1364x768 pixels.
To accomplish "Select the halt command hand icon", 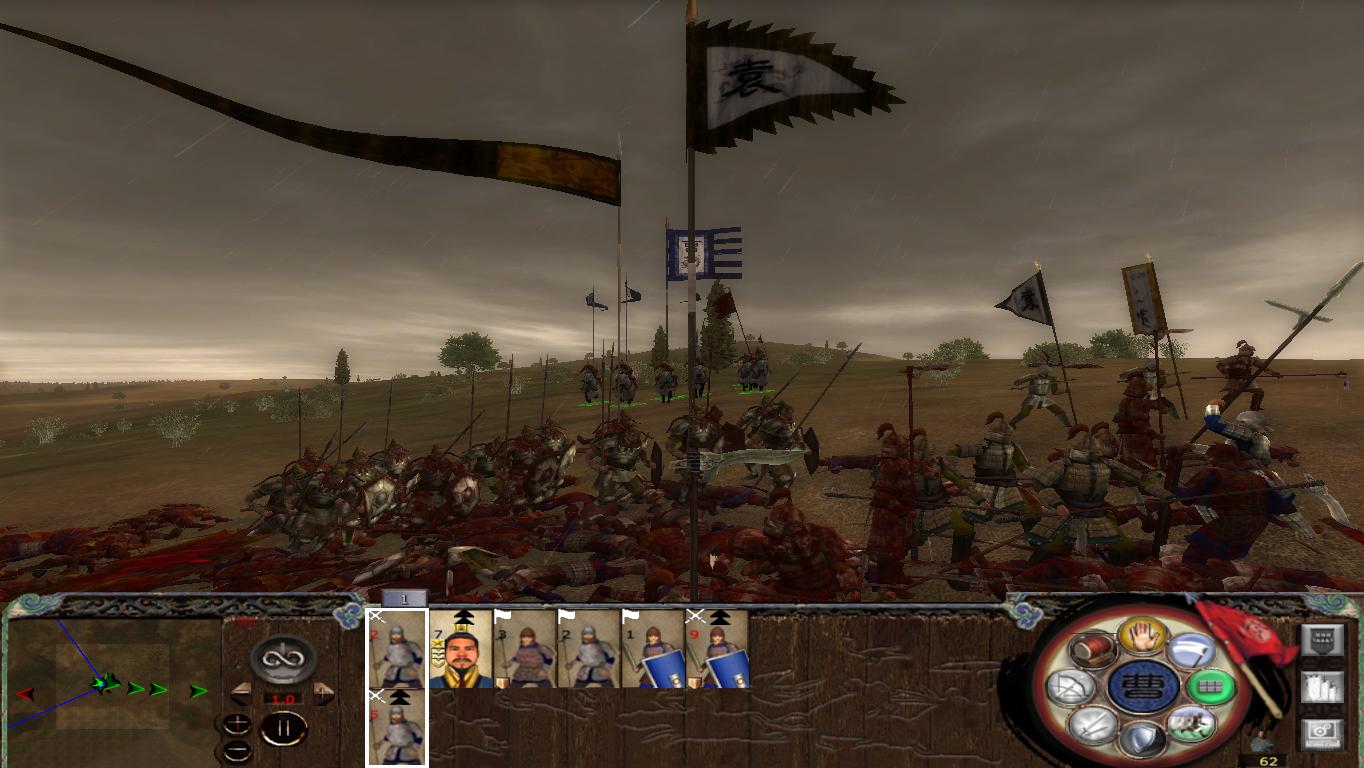I will click(1144, 635).
